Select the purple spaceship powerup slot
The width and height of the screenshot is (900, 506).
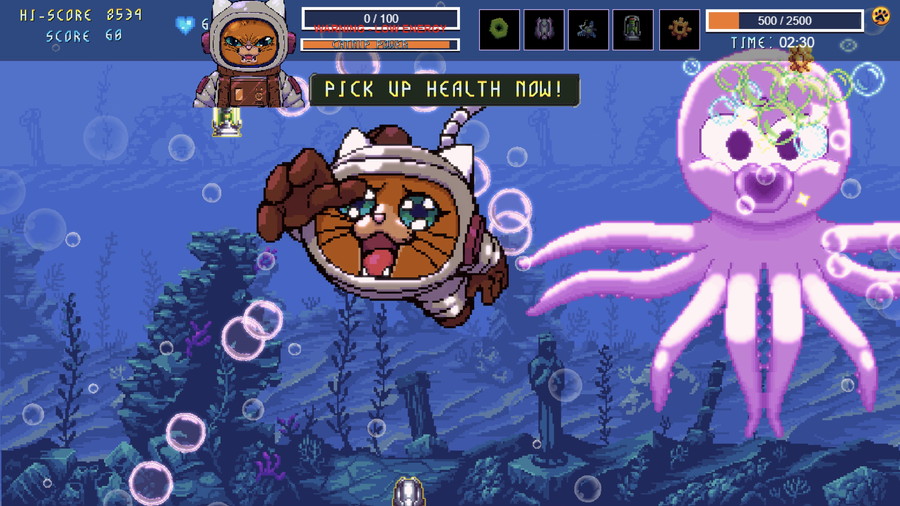(x=544, y=30)
